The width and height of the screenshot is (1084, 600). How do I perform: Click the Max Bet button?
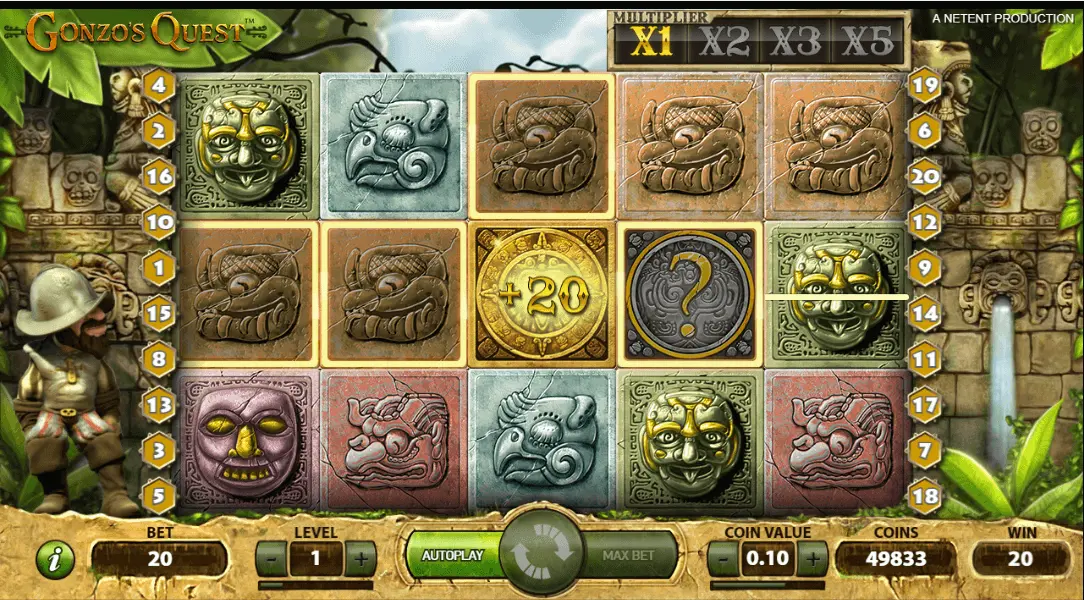628,554
